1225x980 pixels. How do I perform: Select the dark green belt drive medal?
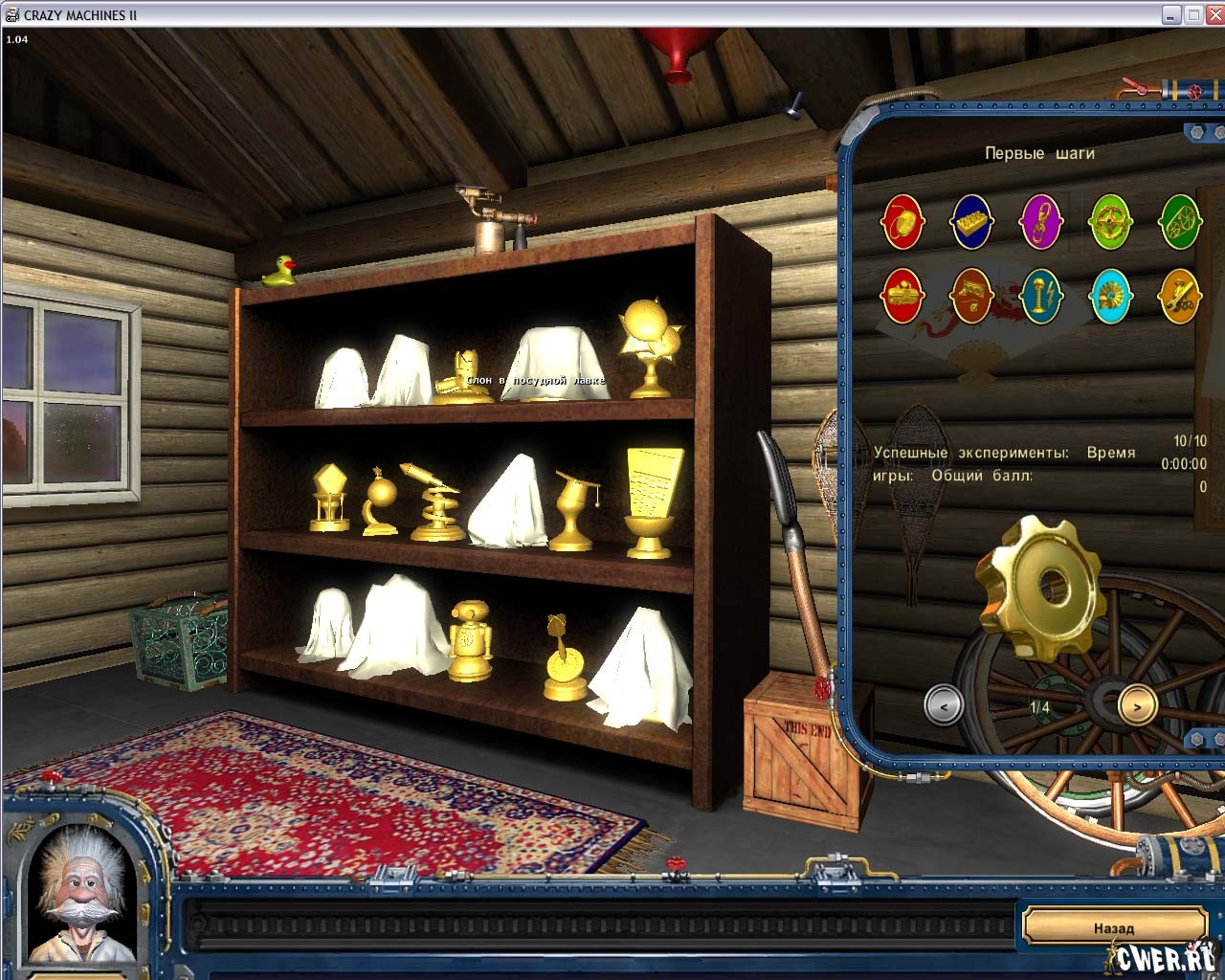[1179, 221]
